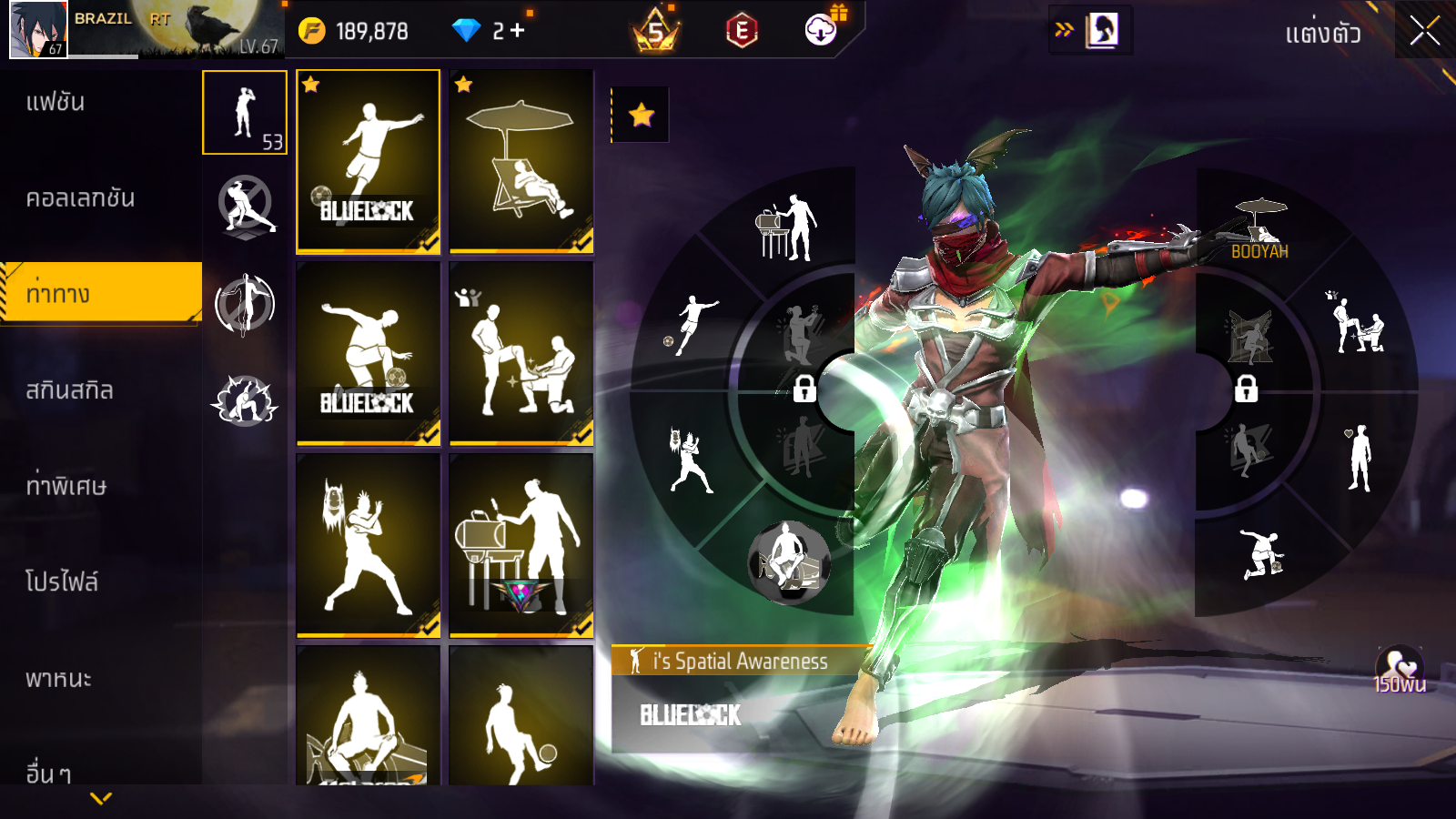Close the outfit screen with the X
1456x819 pixels.
(1424, 31)
